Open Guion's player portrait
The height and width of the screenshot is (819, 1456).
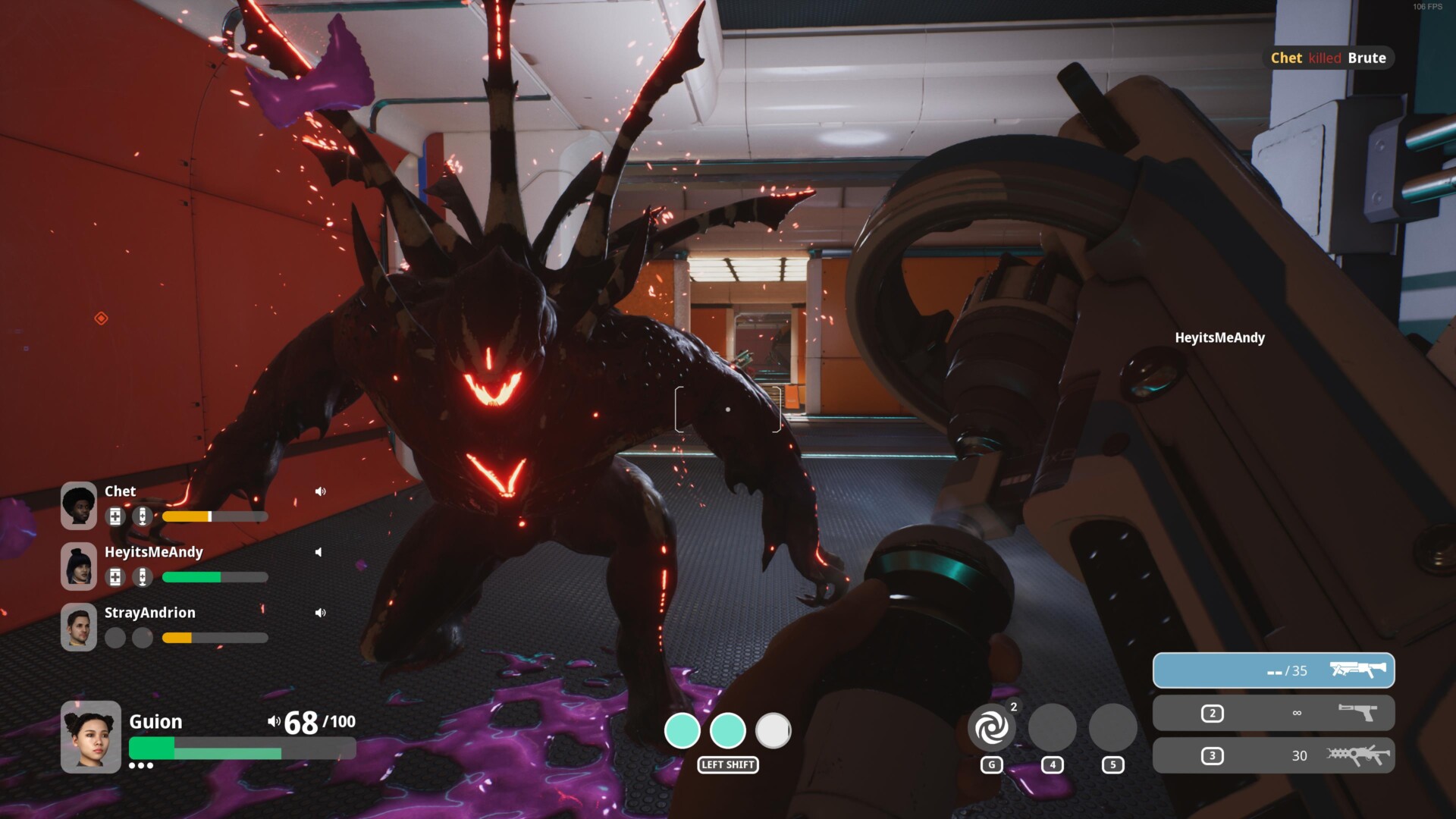[91, 736]
